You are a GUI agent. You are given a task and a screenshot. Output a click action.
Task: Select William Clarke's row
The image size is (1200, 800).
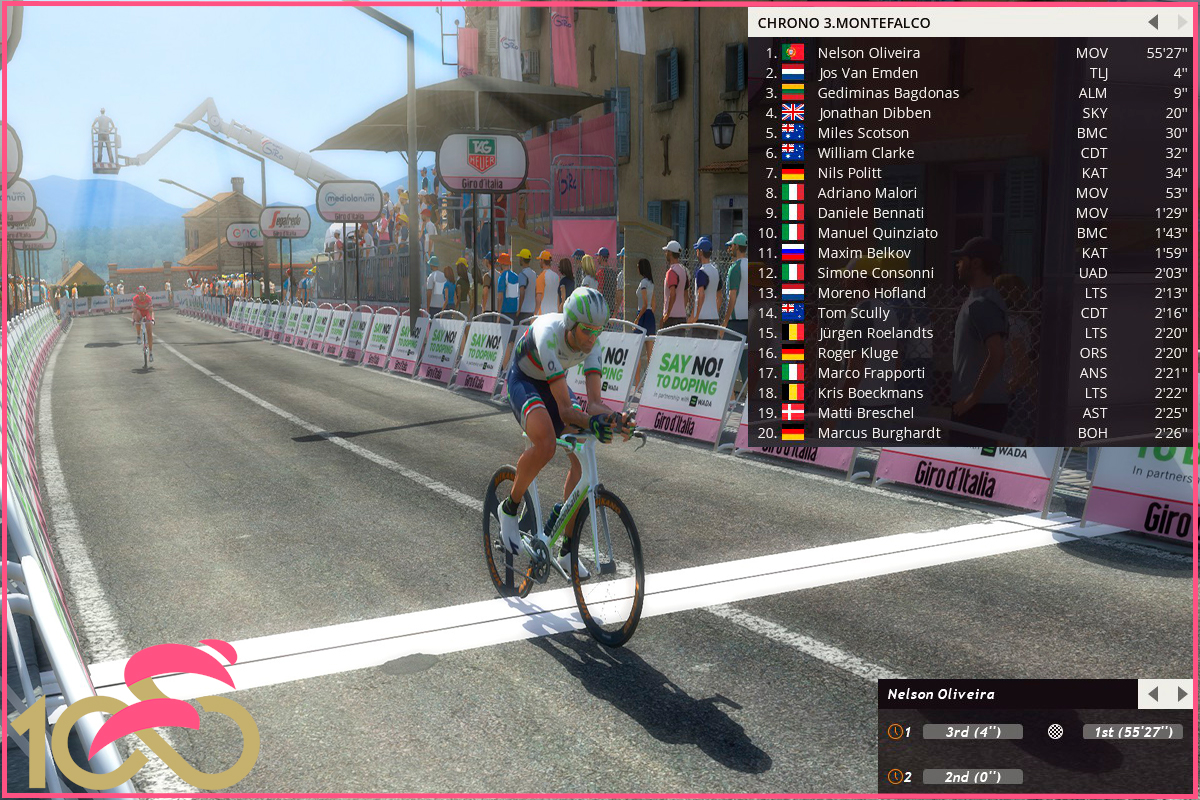pos(866,153)
